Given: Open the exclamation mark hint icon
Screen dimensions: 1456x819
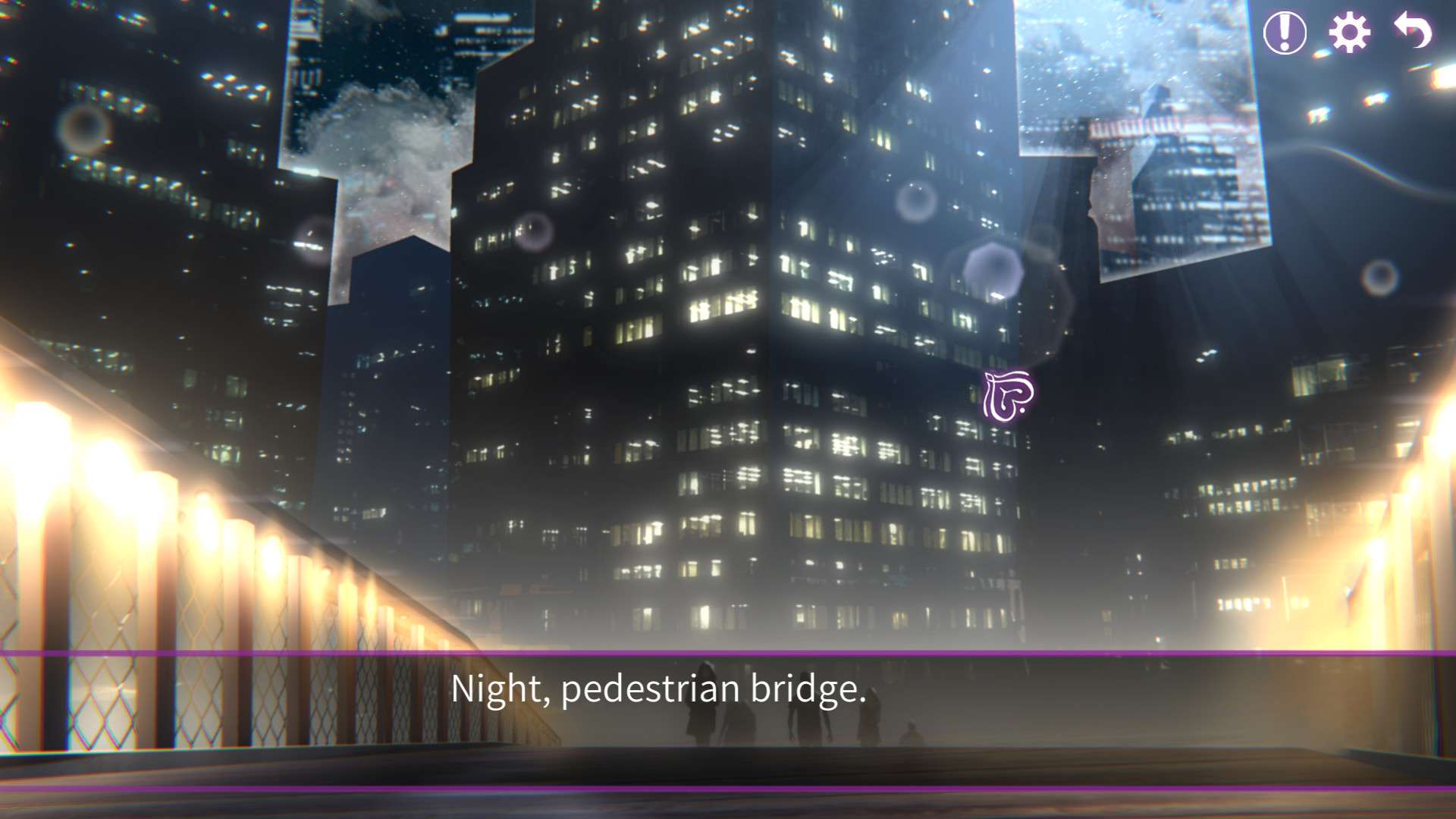Looking at the screenshot, I should click(x=1284, y=33).
